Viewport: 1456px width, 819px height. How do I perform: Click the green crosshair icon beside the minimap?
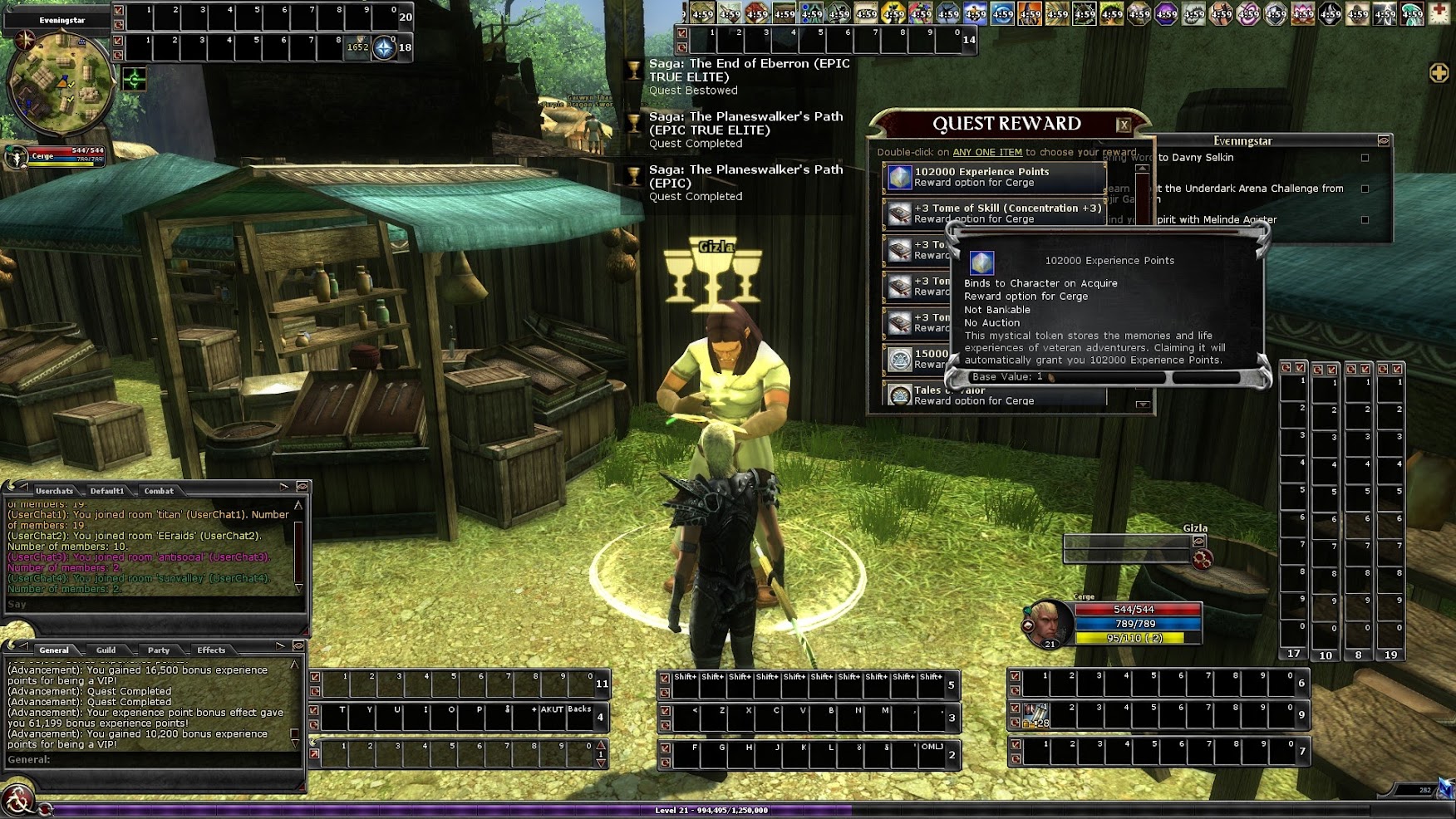[135, 79]
